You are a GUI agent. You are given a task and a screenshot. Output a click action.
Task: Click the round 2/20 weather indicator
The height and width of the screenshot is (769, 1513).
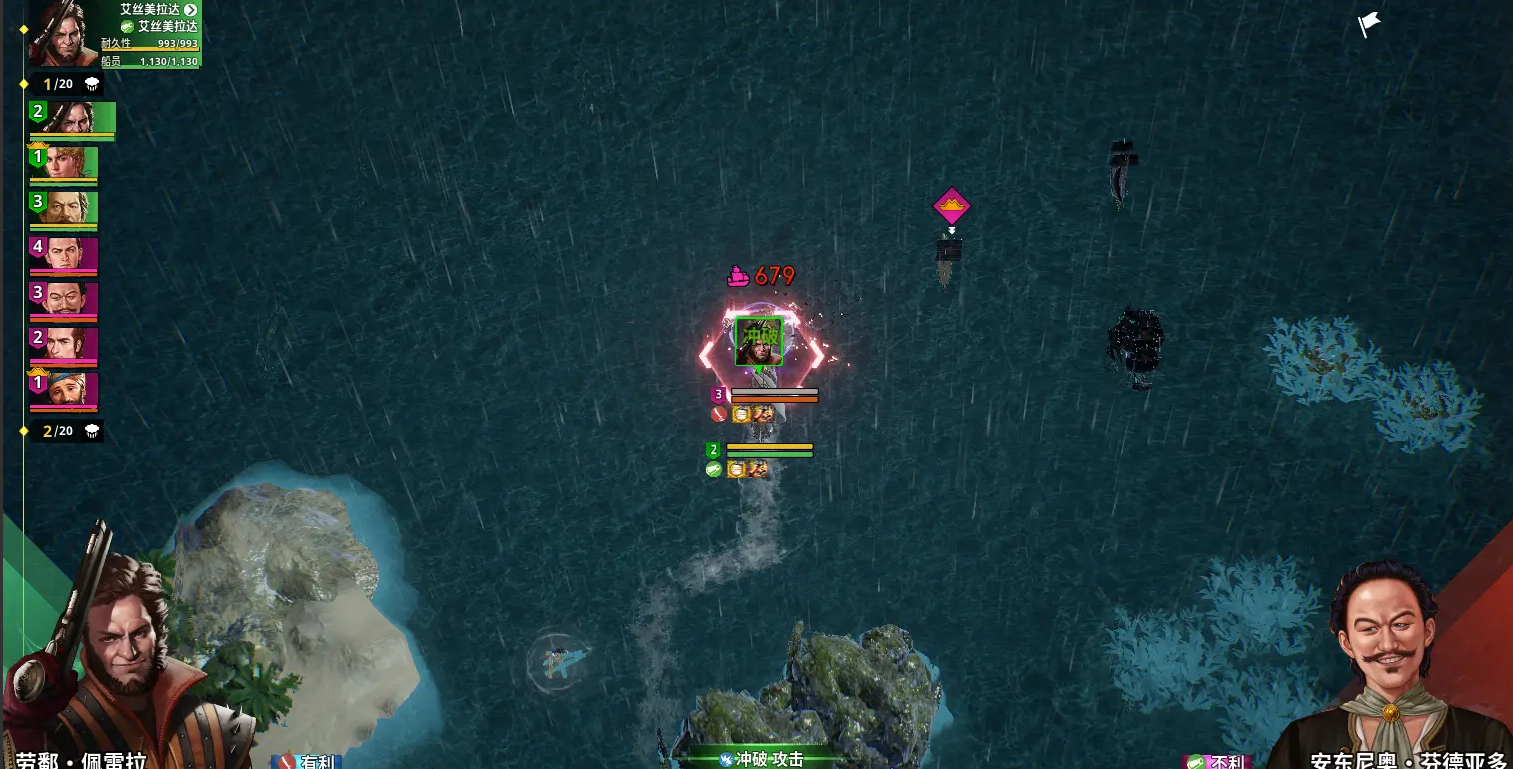point(66,431)
